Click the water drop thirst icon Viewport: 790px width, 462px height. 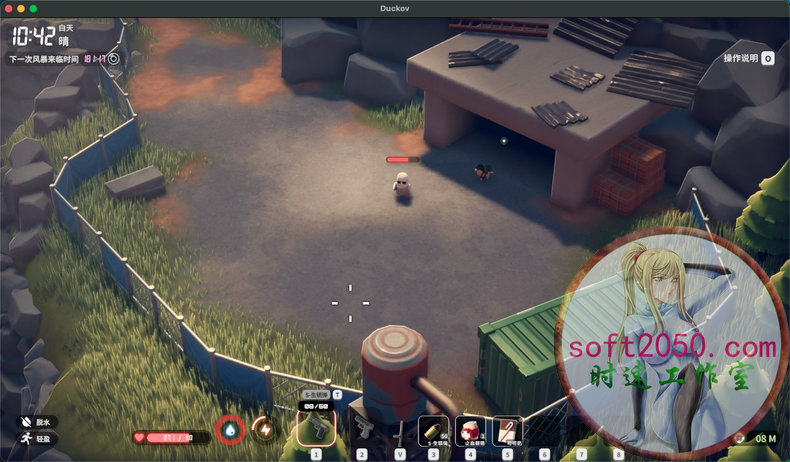[x=231, y=429]
